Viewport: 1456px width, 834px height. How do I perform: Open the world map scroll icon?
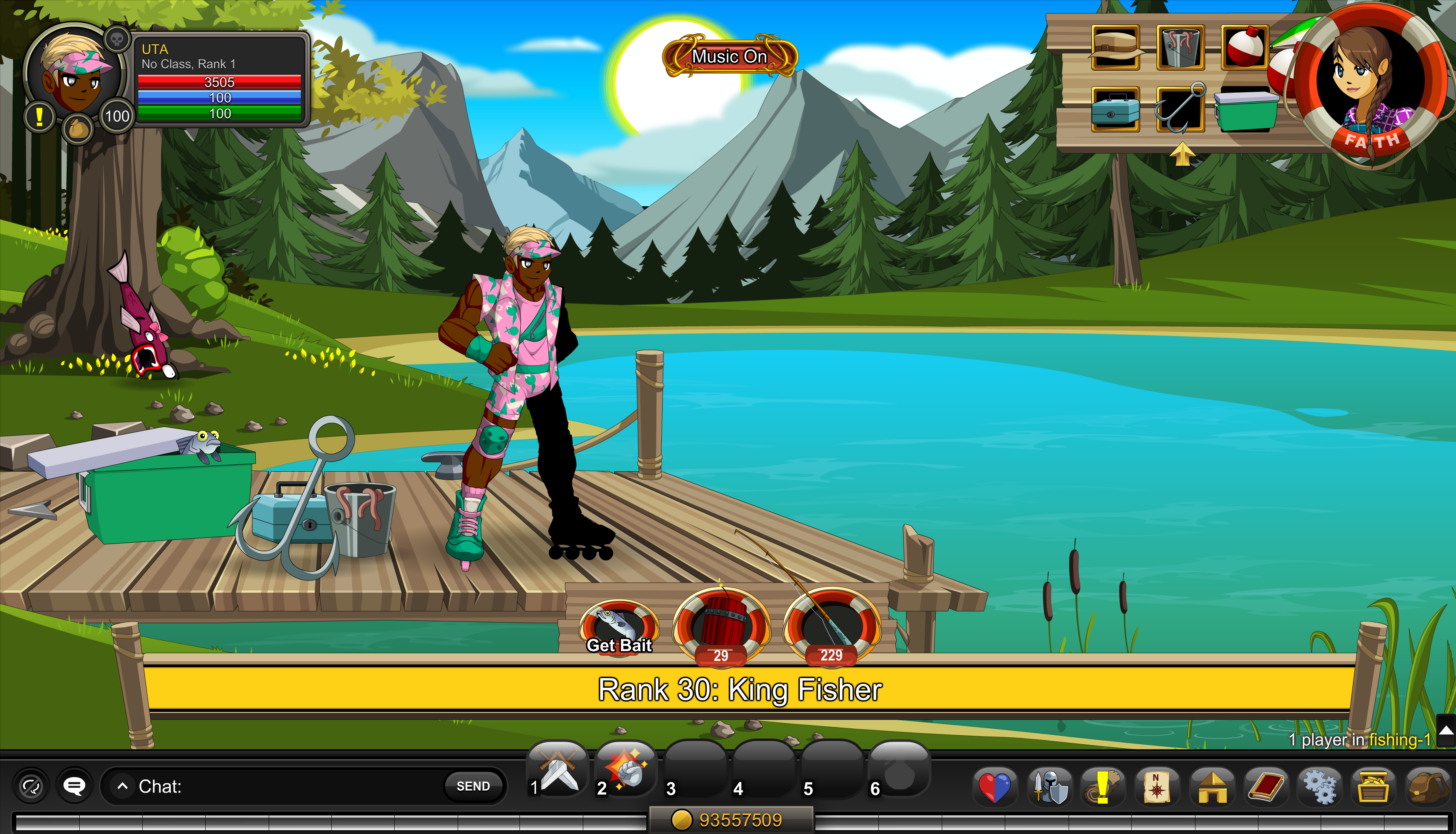(x=1157, y=787)
